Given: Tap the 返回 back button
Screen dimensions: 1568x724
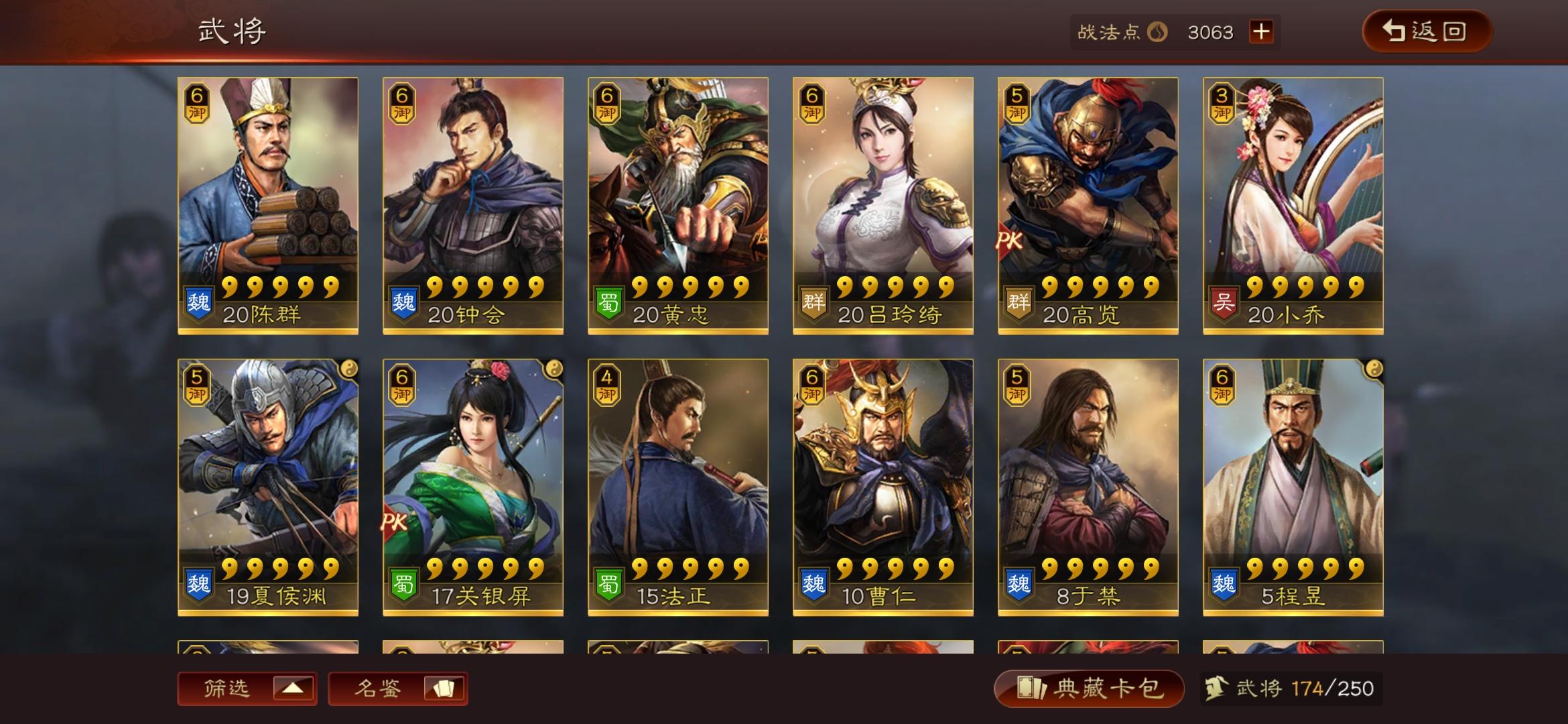Looking at the screenshot, I should point(1427,30).
